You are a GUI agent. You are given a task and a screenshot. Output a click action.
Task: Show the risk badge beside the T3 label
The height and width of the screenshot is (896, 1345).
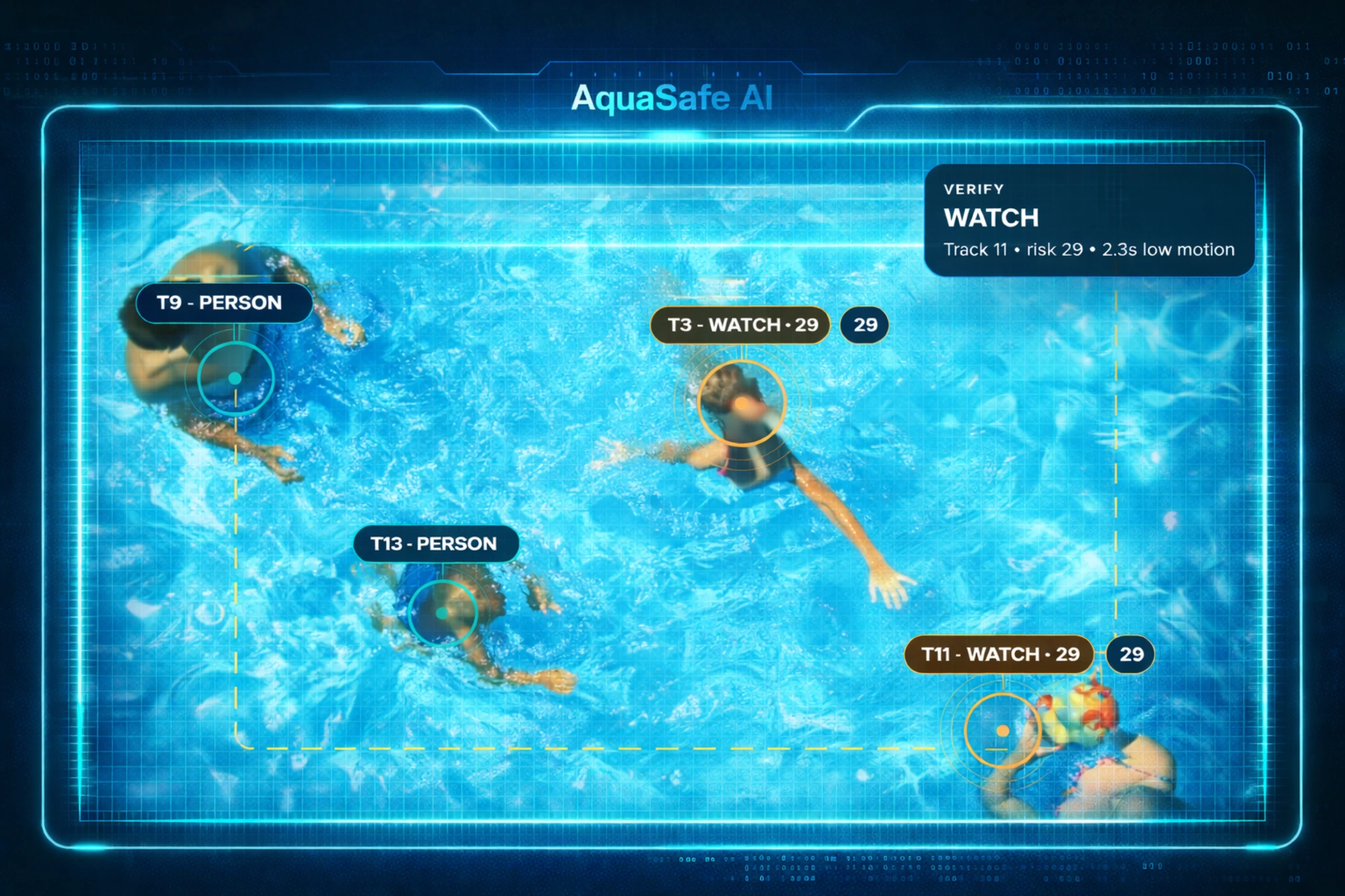[864, 325]
